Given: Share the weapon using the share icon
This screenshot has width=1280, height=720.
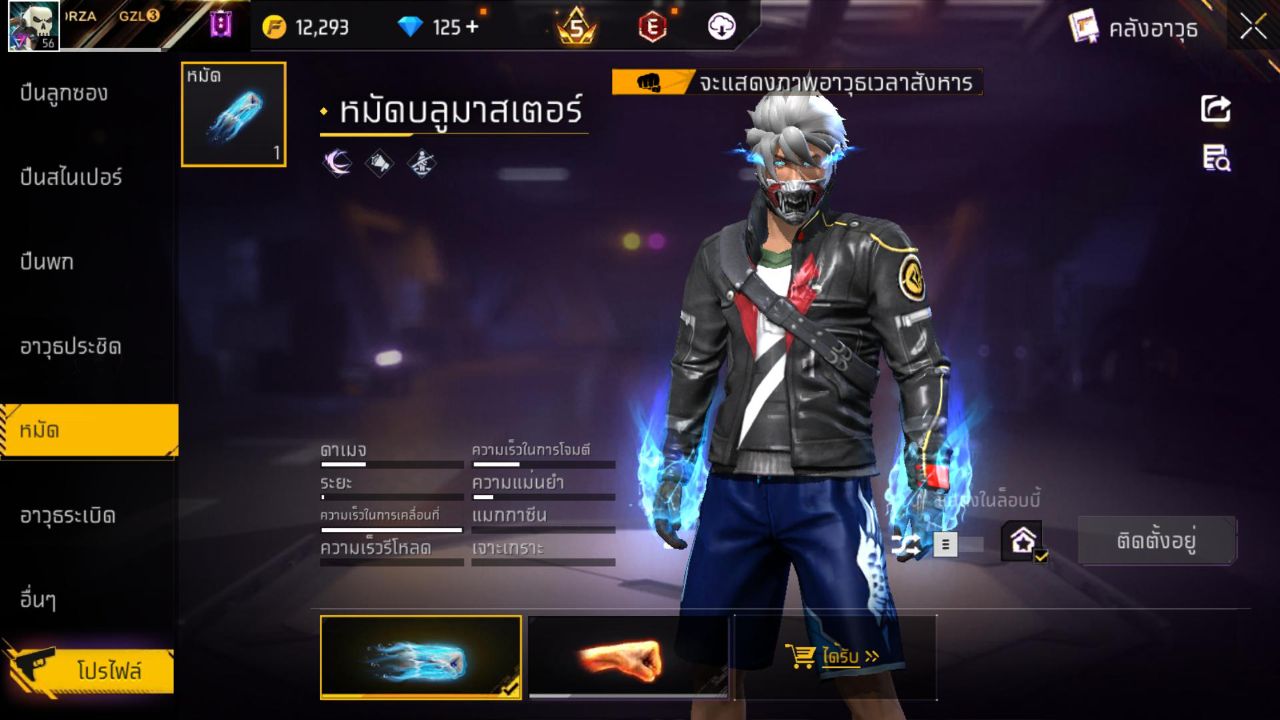Looking at the screenshot, I should [1214, 110].
